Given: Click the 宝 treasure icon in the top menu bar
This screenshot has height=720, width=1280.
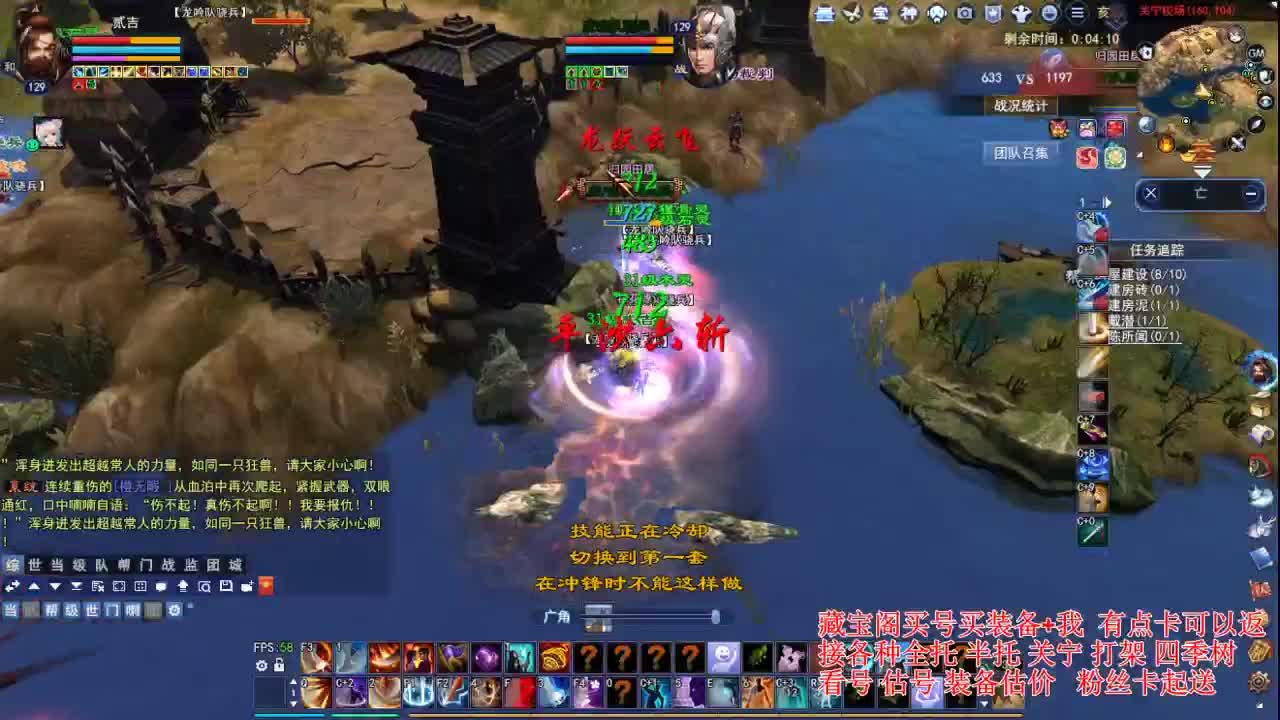Looking at the screenshot, I should [880, 14].
